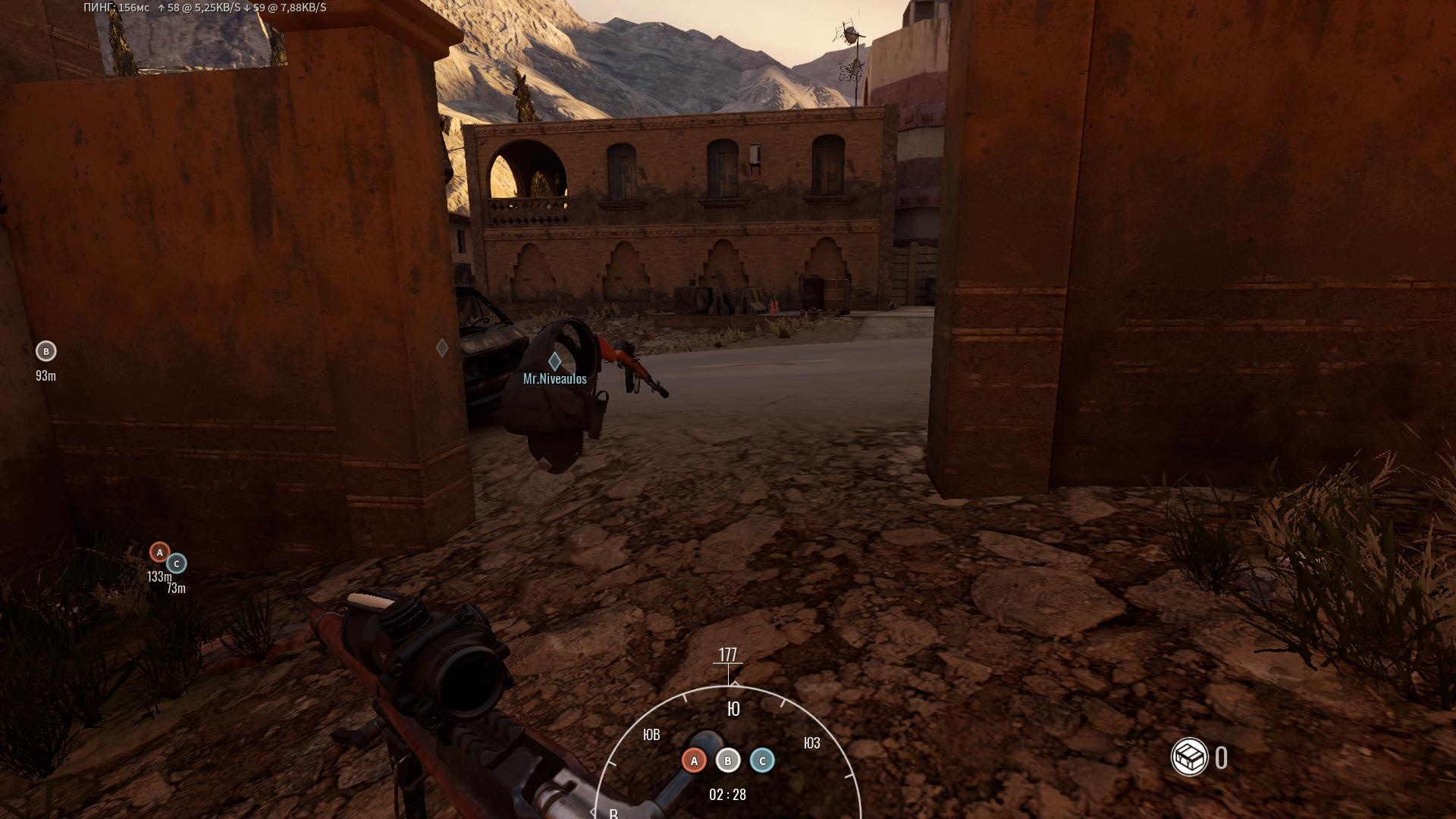1456x819 pixels.
Task: Click the B objective marker showing 93m
Action: tap(45, 351)
